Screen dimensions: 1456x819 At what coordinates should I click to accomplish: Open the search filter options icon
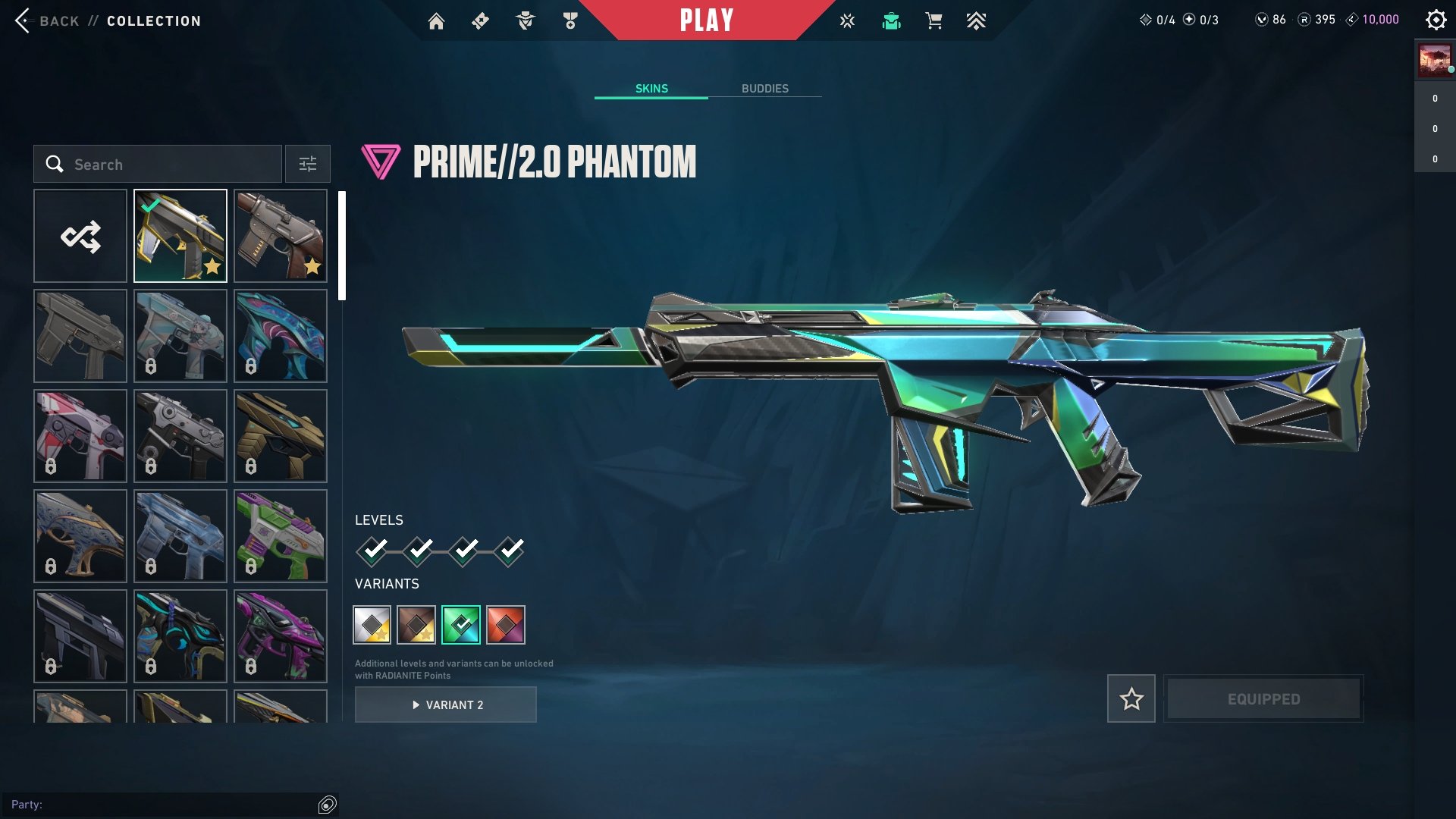point(307,164)
